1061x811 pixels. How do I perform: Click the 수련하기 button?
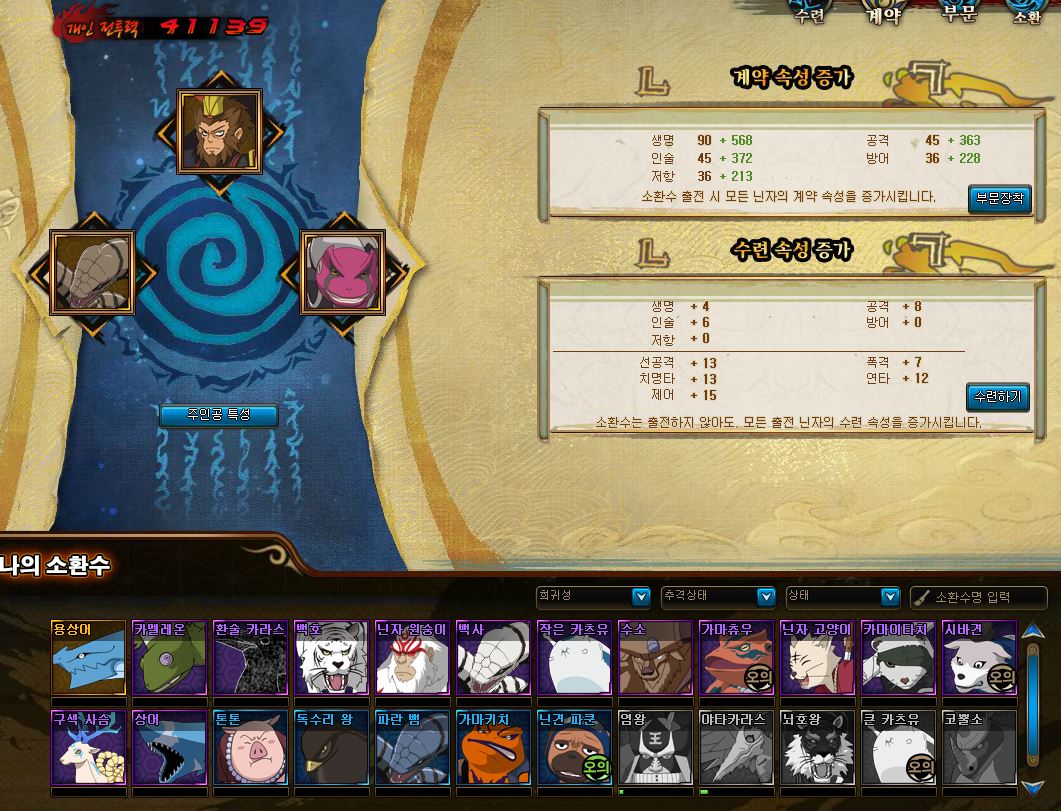click(x=997, y=397)
